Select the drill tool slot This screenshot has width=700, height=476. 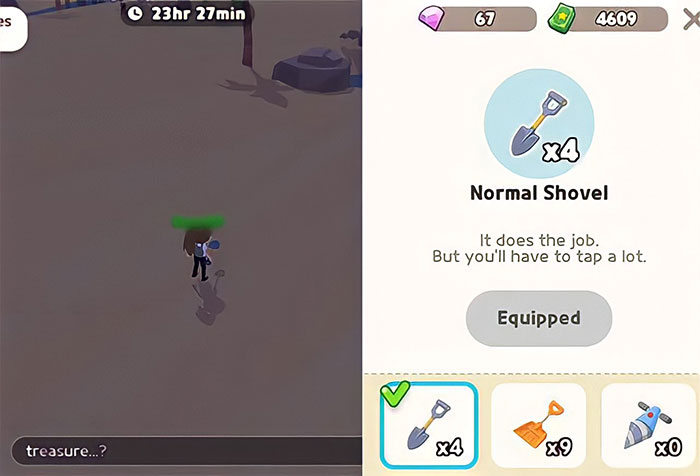(650, 426)
